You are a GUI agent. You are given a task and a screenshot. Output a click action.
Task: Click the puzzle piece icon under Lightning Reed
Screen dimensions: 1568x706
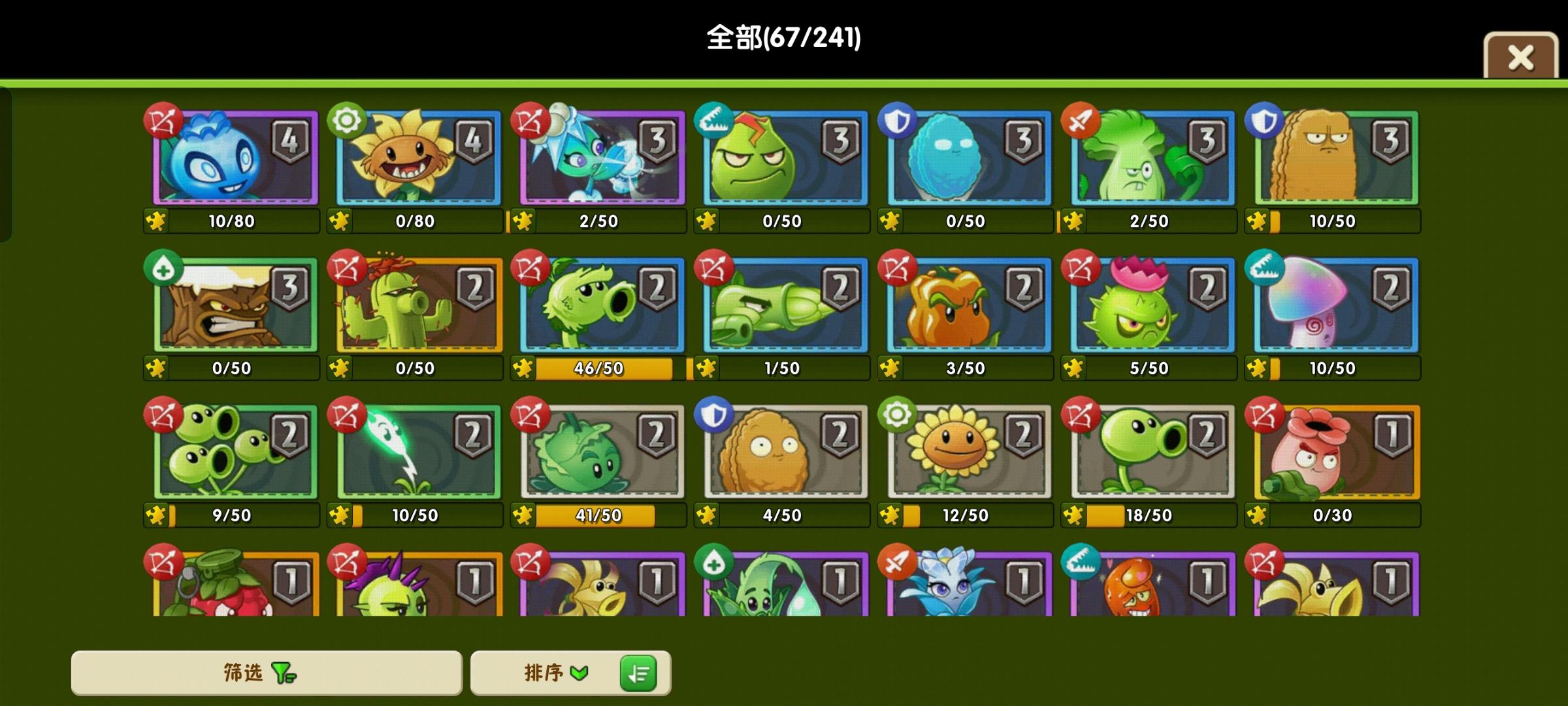click(338, 516)
